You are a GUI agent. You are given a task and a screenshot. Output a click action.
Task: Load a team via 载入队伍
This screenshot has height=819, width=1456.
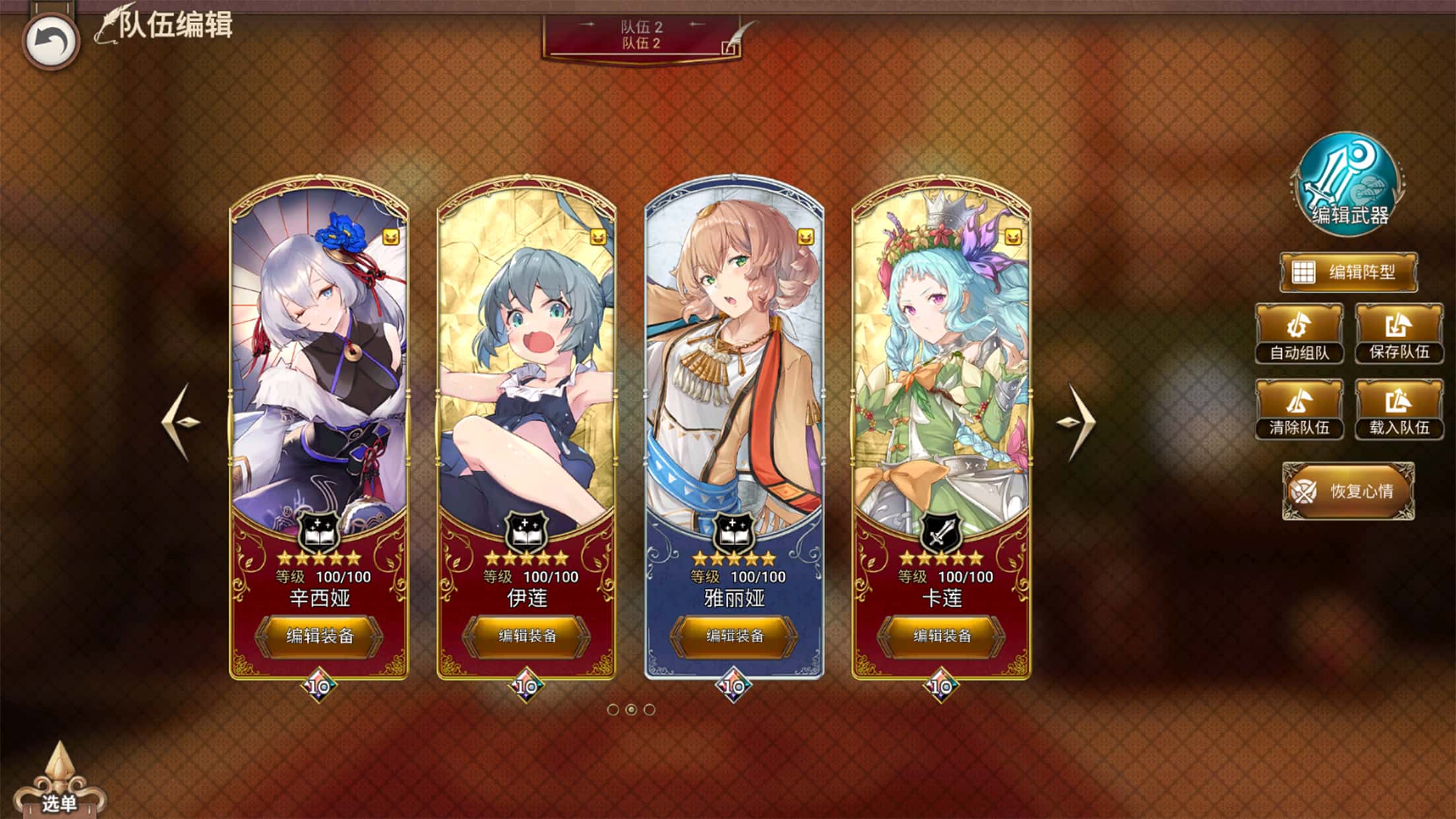(x=1399, y=409)
